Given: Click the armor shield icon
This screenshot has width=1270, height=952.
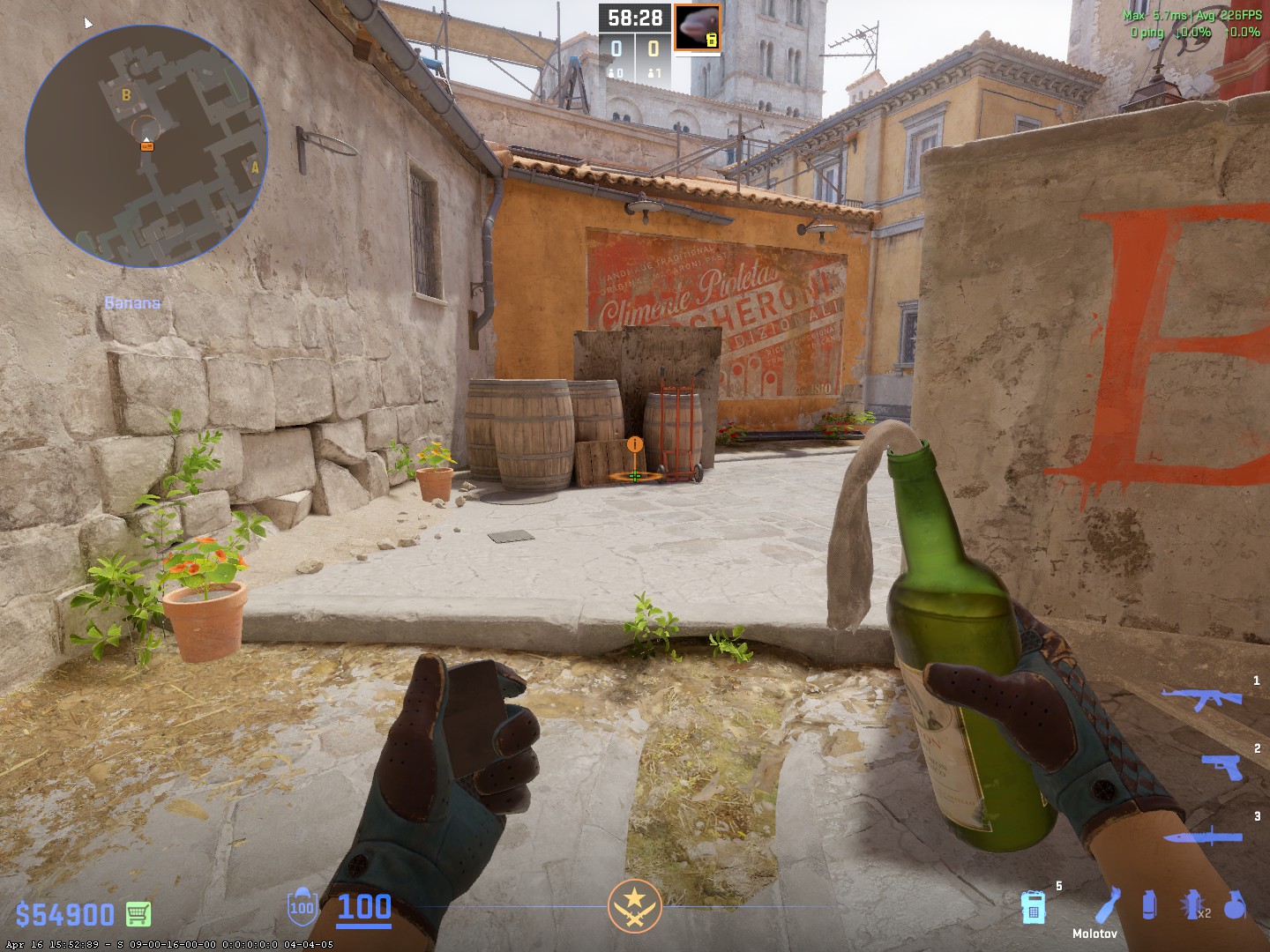Looking at the screenshot, I should pyautogui.click(x=302, y=906).
